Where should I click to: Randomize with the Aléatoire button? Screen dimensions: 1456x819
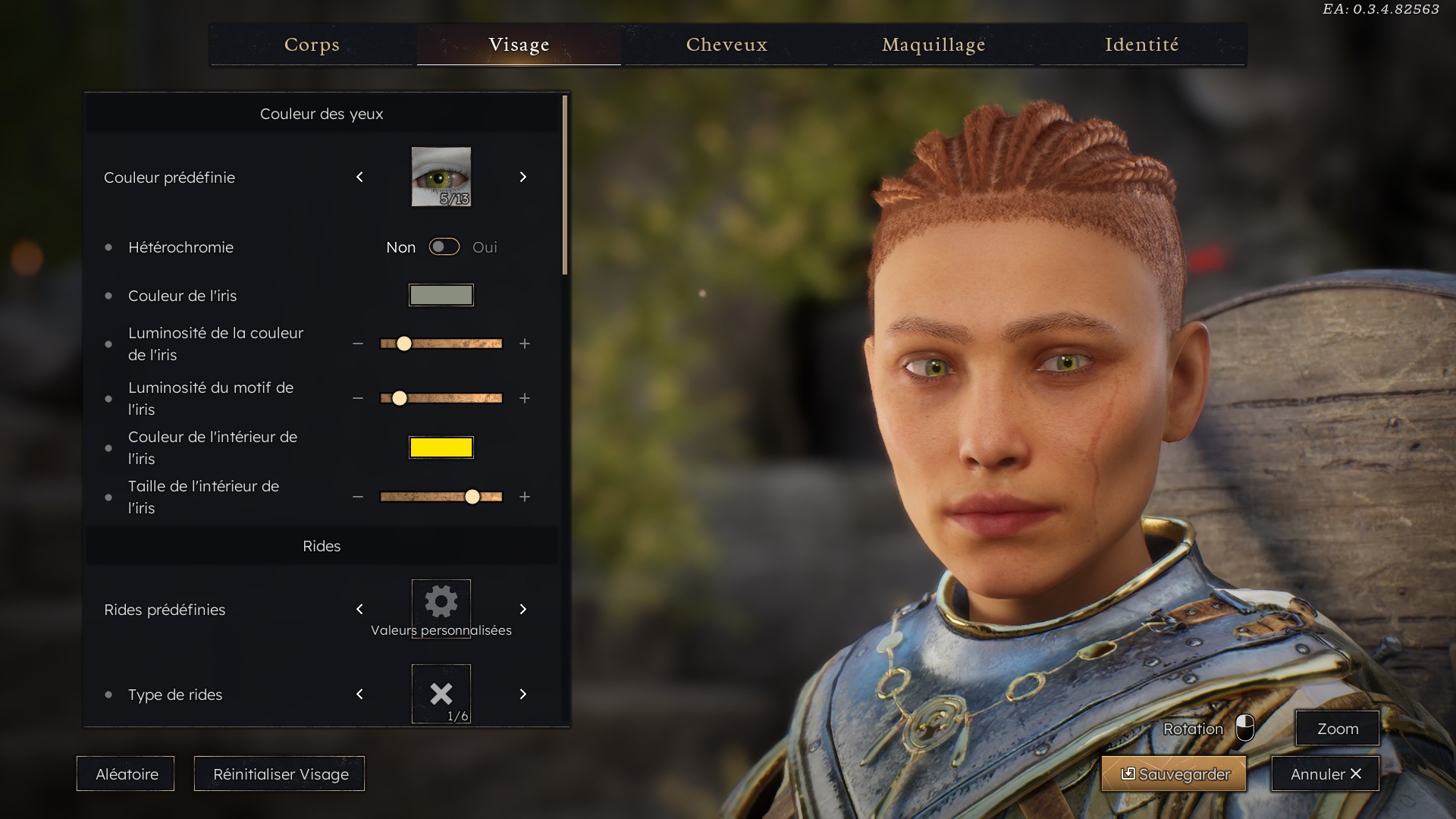(126, 774)
